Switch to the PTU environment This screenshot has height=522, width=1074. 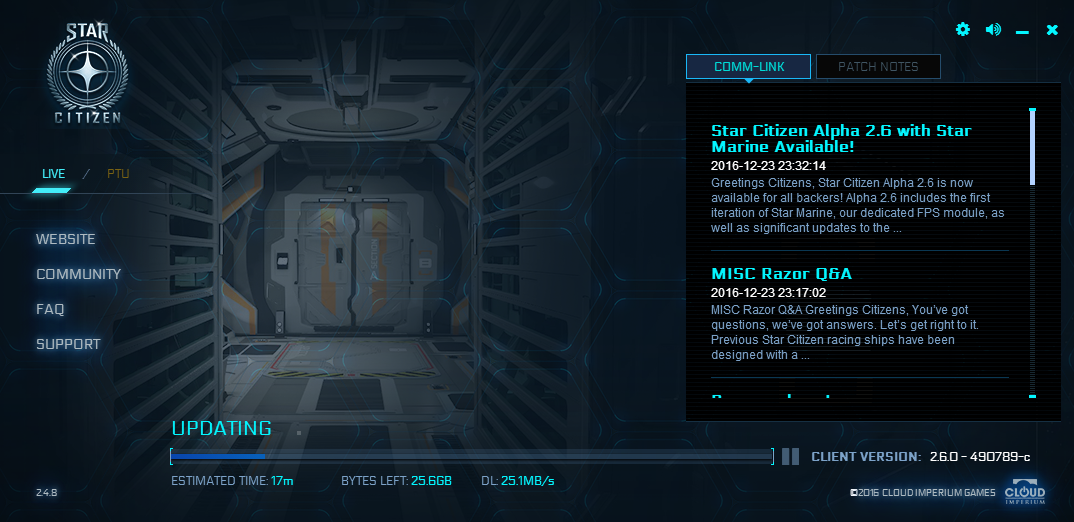118,174
